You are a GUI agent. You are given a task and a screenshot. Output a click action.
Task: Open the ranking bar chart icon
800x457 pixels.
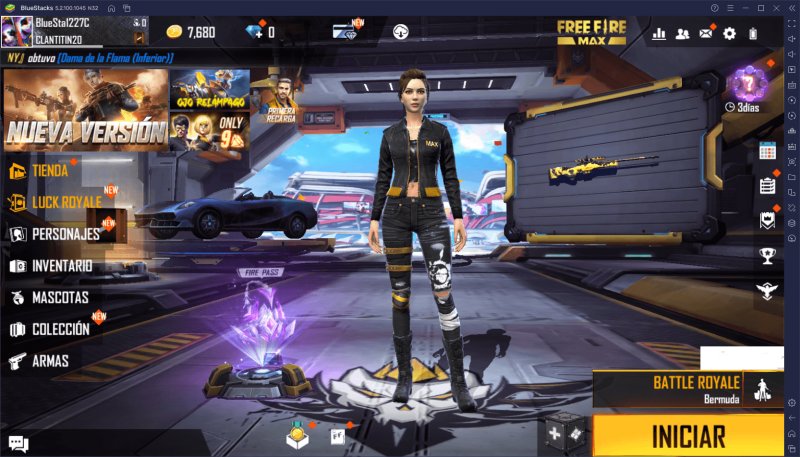coord(659,33)
